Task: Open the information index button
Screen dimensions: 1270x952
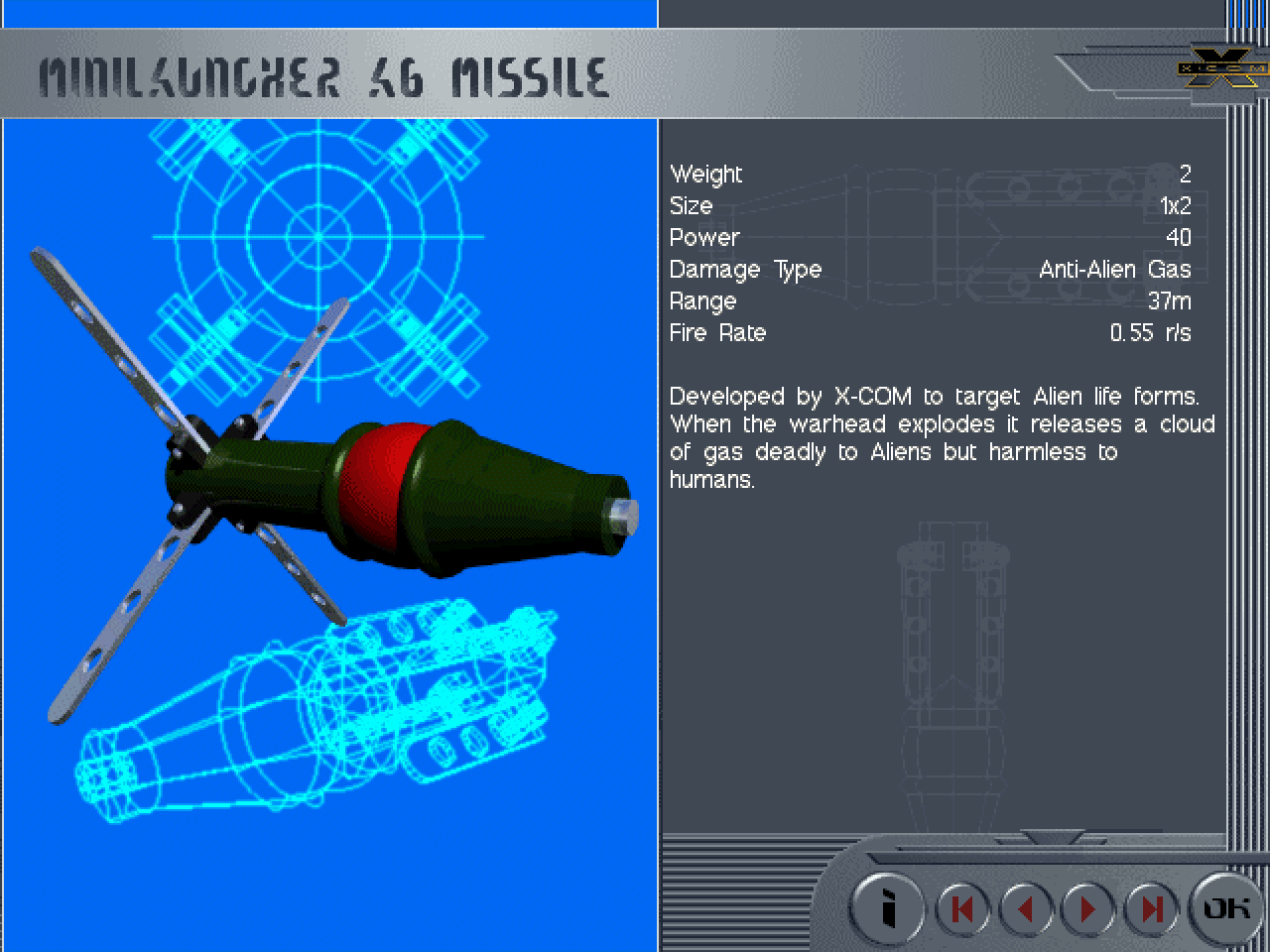Action: point(889,908)
